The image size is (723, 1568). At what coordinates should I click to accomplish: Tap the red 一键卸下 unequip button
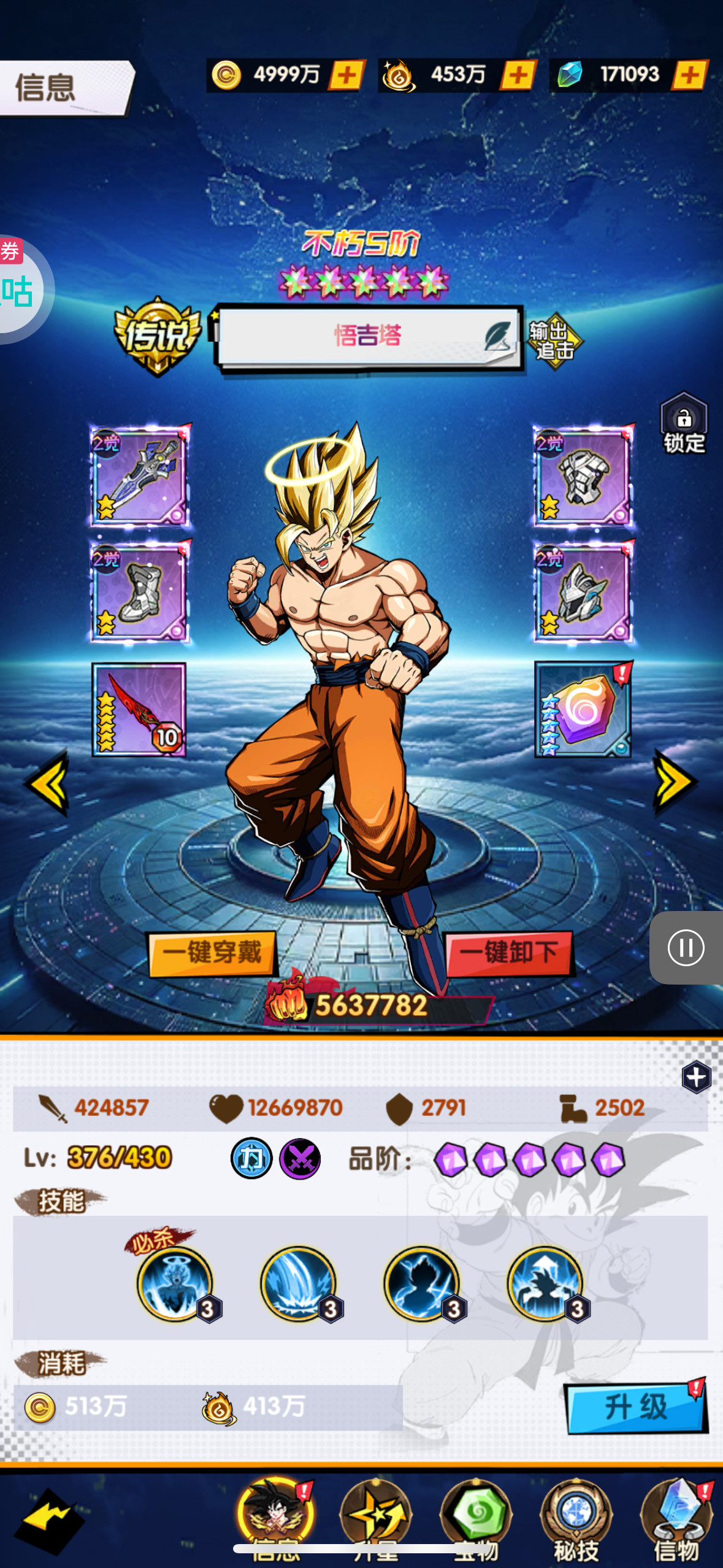coord(509,953)
